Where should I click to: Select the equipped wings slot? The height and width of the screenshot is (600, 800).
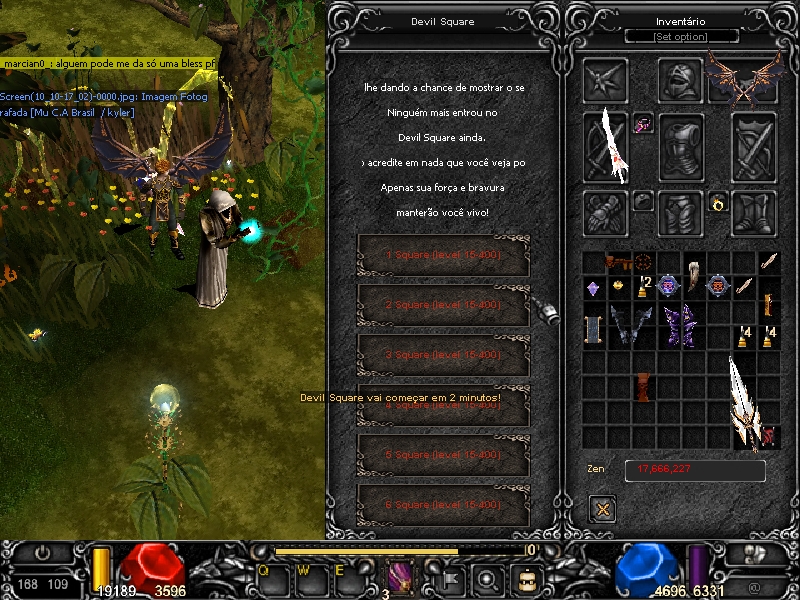coord(743,79)
